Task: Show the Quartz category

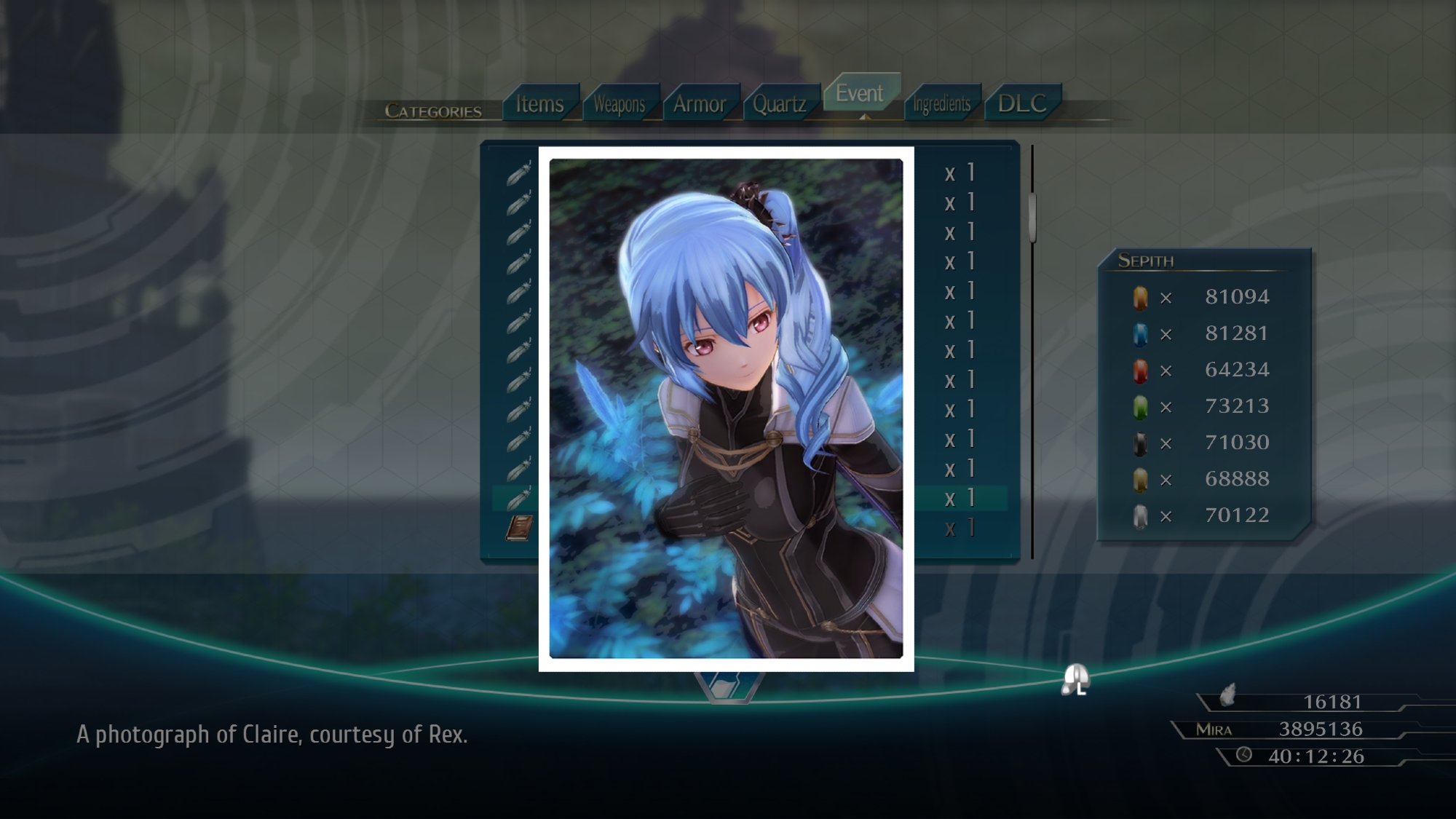Action: click(x=780, y=104)
